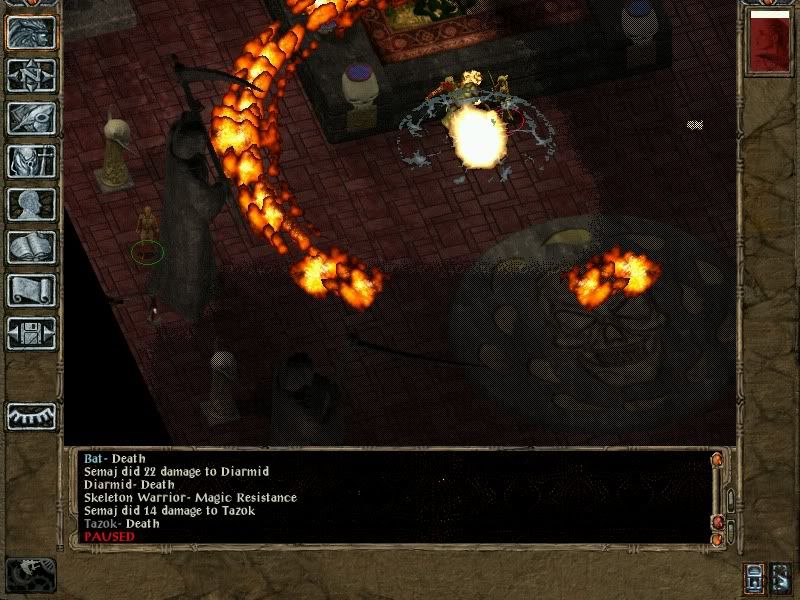Click the return to game face button
Screen dimensions: 800x600
[x=31, y=32]
